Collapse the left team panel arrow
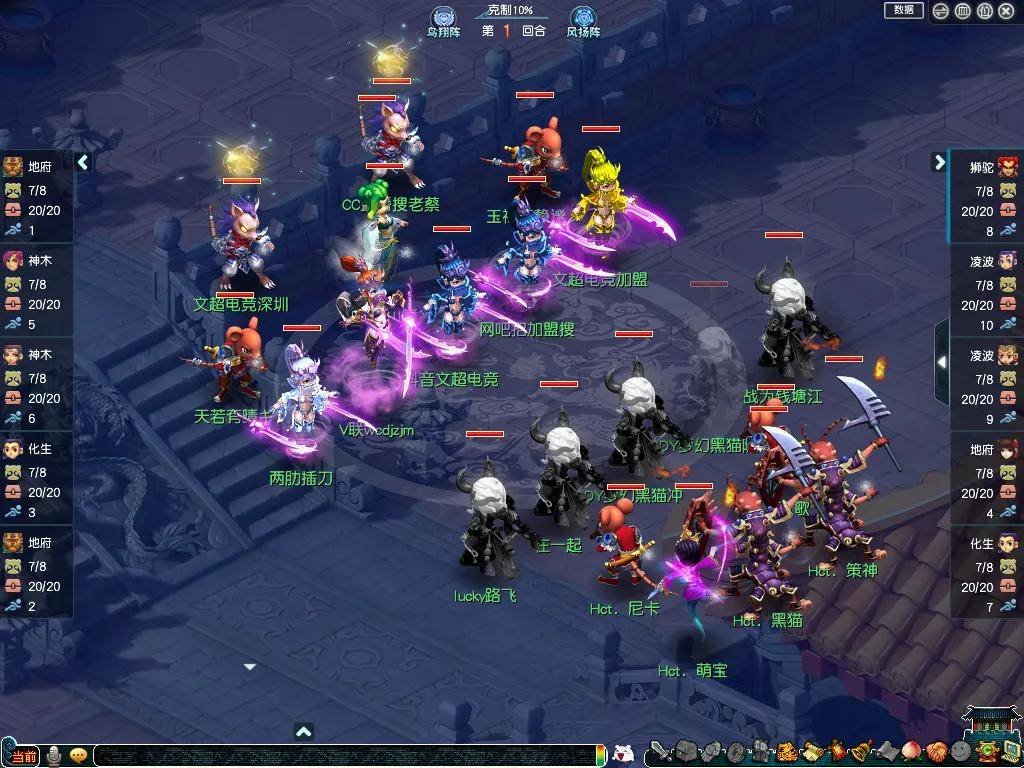The width and height of the screenshot is (1024, 768). [84, 162]
